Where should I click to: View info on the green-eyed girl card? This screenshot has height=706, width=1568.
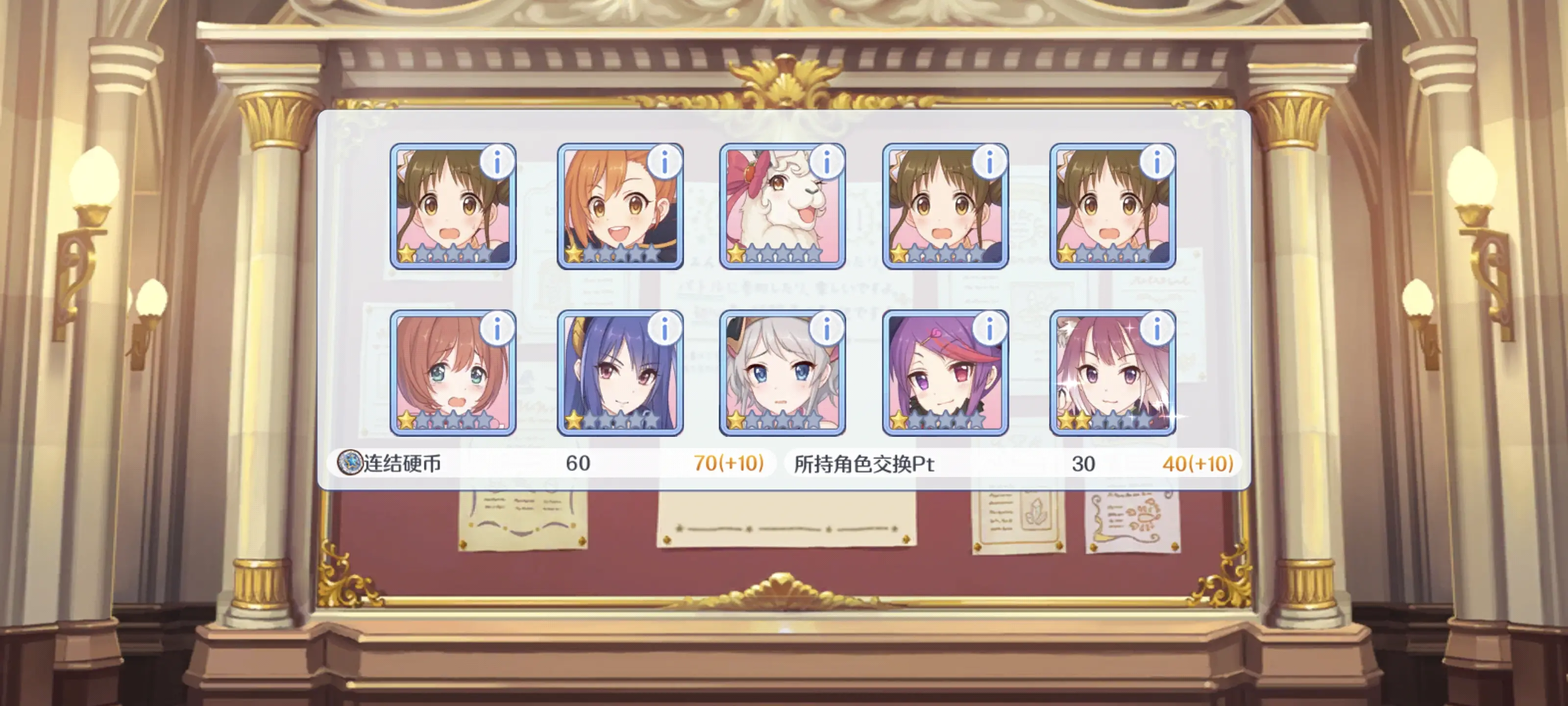tap(497, 329)
